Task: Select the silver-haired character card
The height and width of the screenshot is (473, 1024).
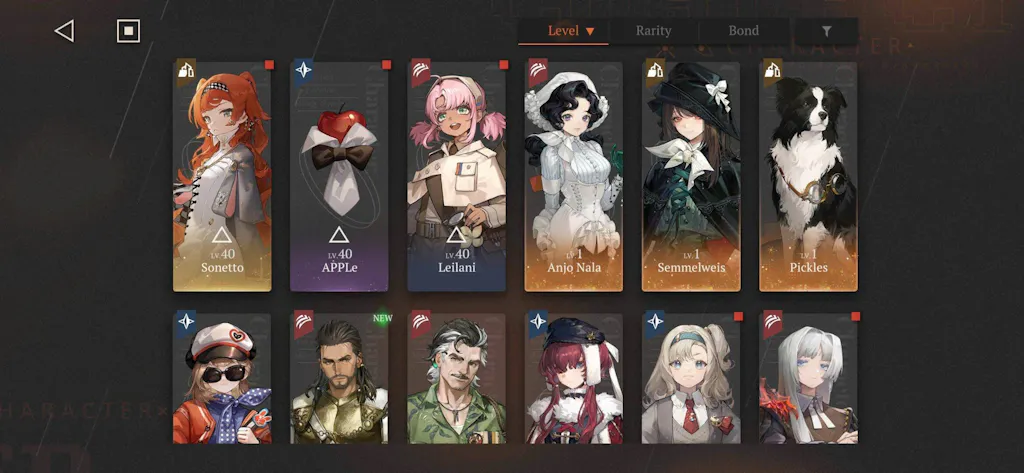Action: pyautogui.click(x=808, y=378)
